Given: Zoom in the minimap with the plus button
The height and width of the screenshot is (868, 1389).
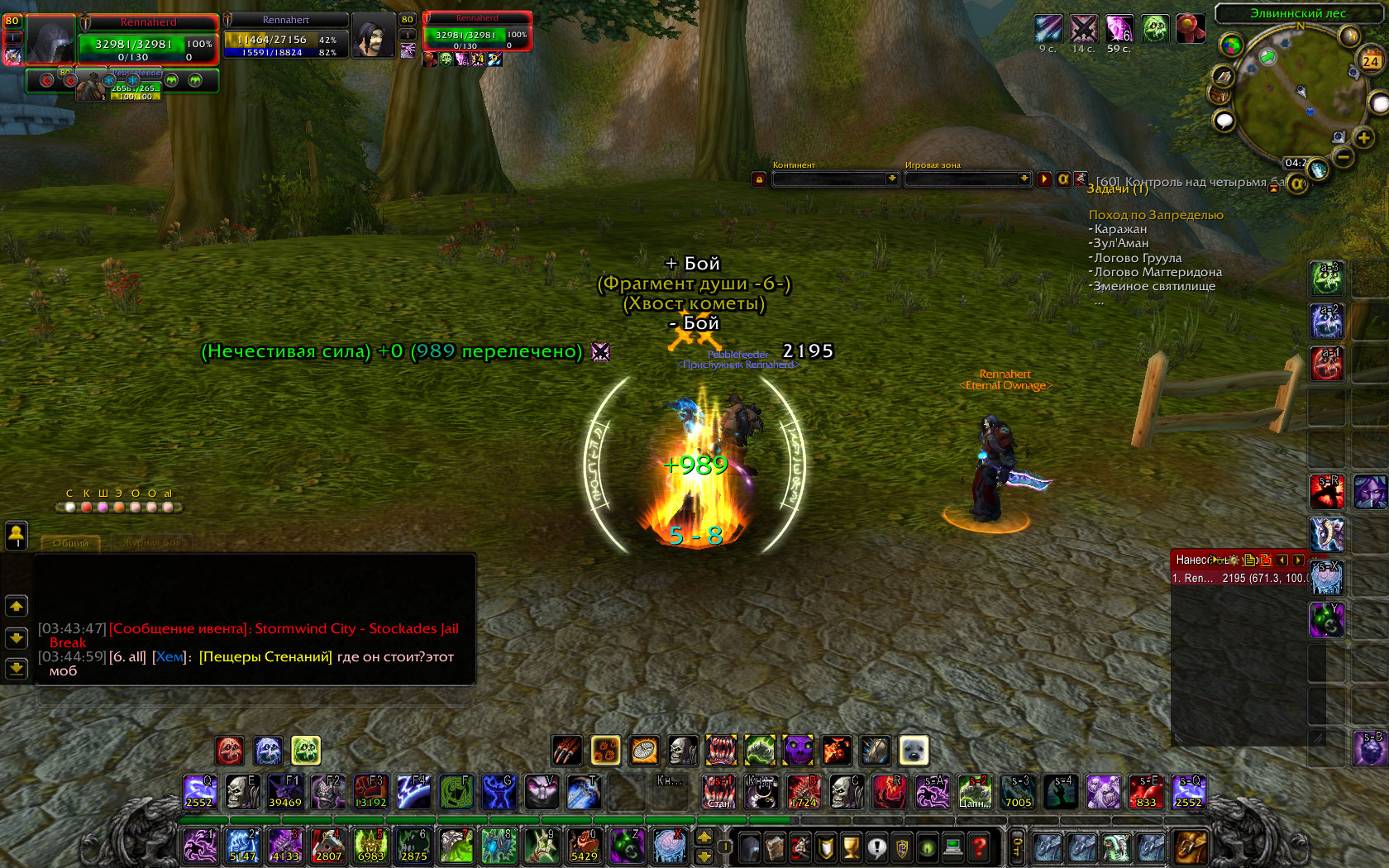Looking at the screenshot, I should coord(1363,137).
